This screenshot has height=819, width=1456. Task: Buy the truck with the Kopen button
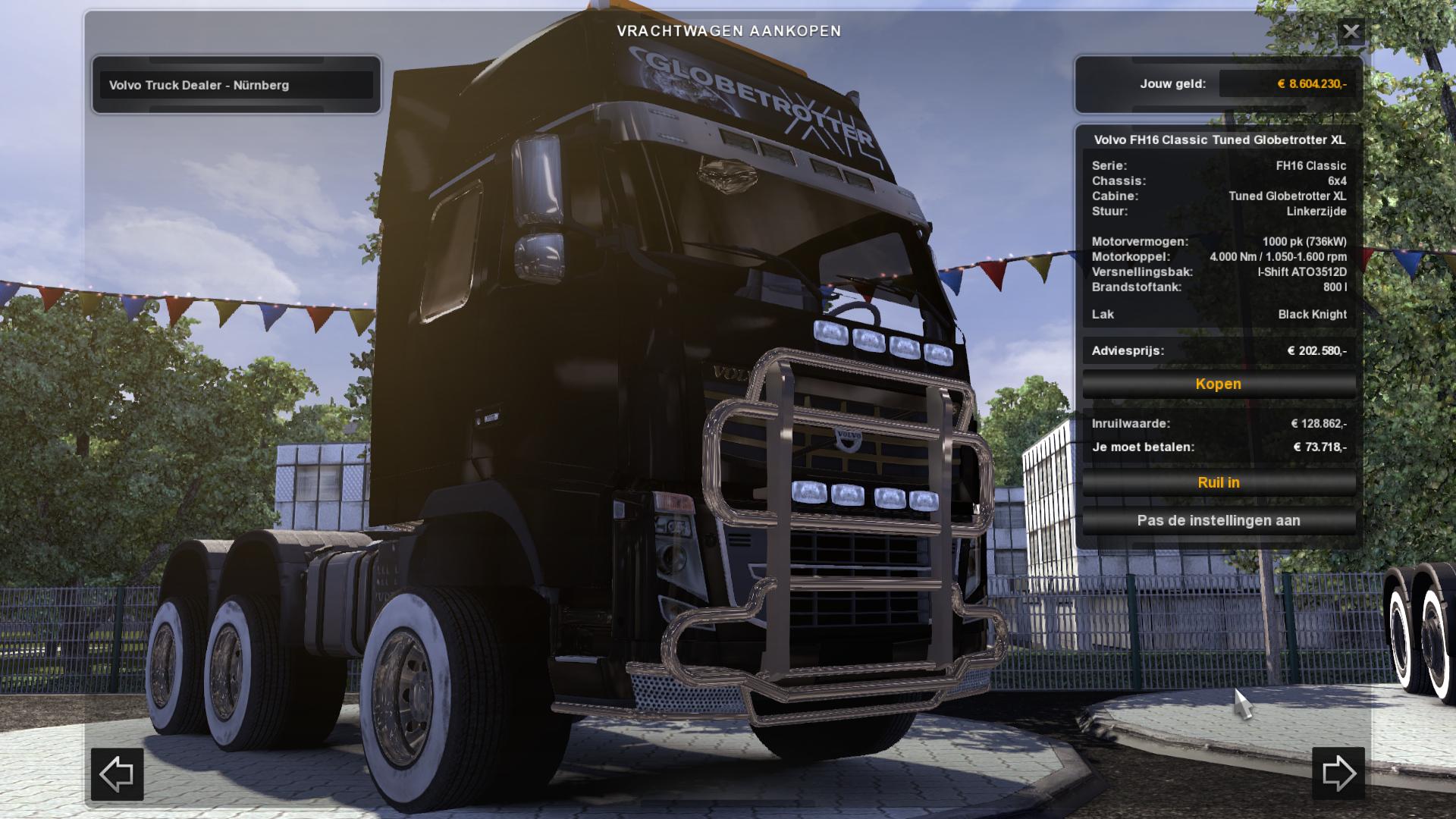pyautogui.click(x=1218, y=384)
